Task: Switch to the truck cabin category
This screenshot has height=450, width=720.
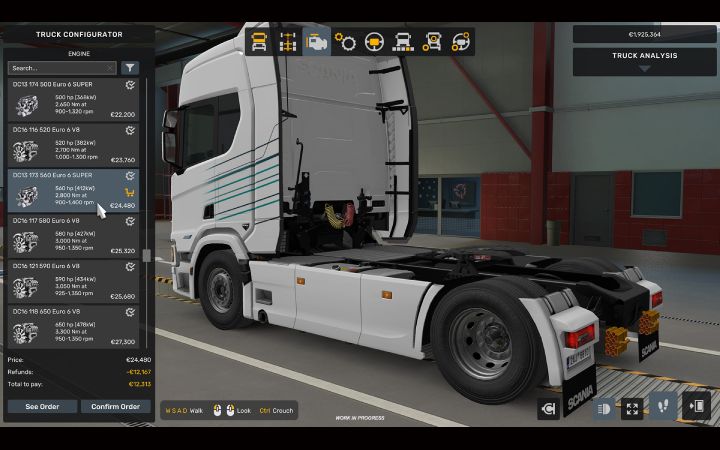Action: coord(259,42)
